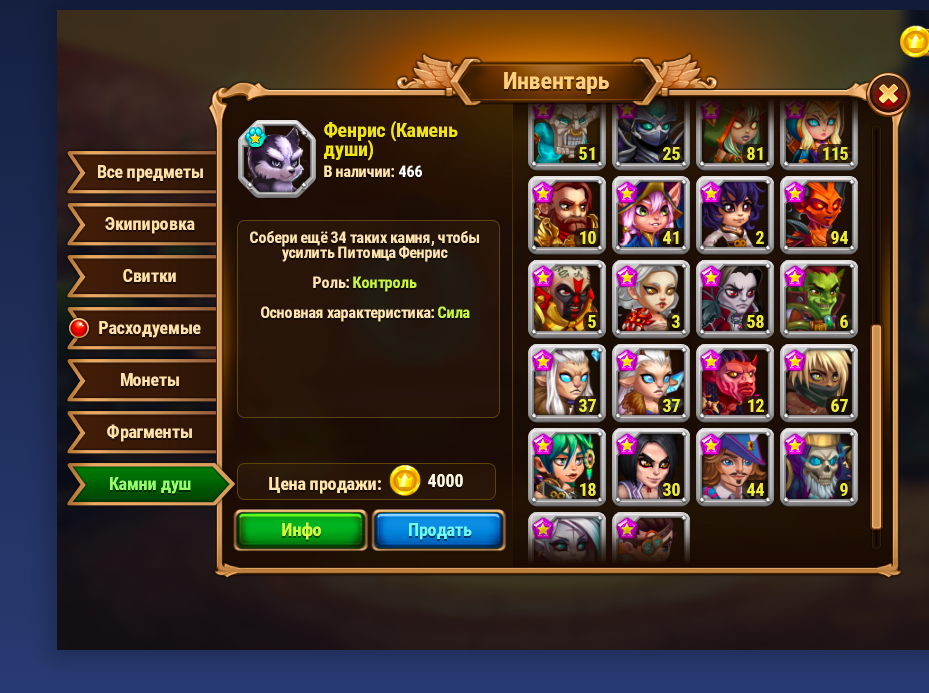Click the gold coin icon in corner
This screenshot has height=693, width=929.
[x=914, y=41]
